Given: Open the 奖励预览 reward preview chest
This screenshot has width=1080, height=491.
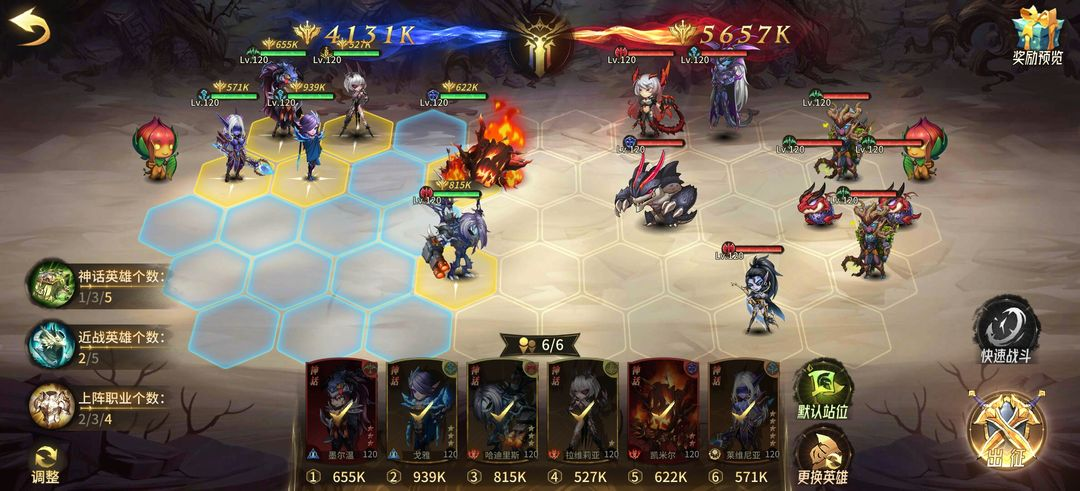Looking at the screenshot, I should (x=1037, y=35).
